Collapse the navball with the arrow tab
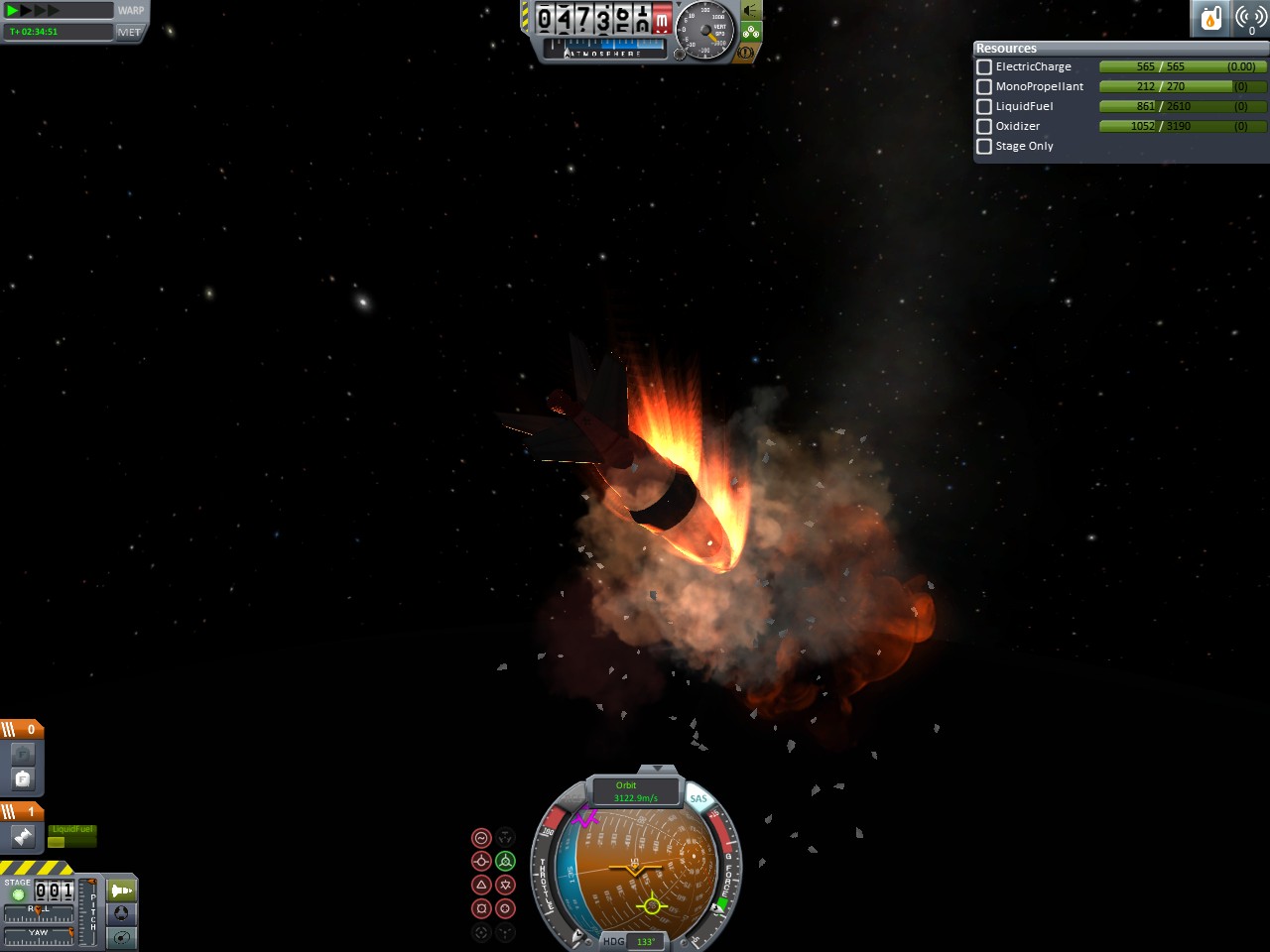 click(656, 770)
